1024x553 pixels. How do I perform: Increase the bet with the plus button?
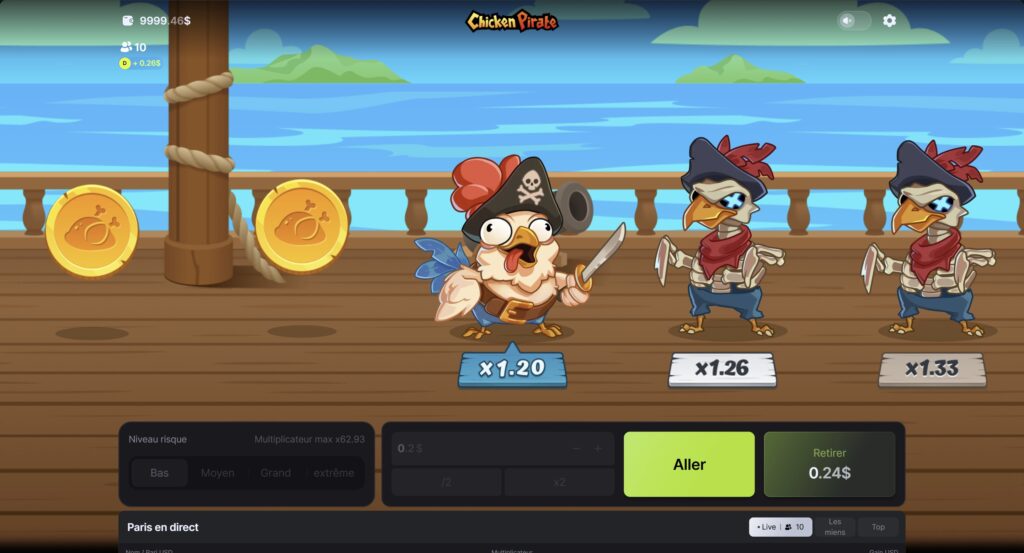pos(598,449)
